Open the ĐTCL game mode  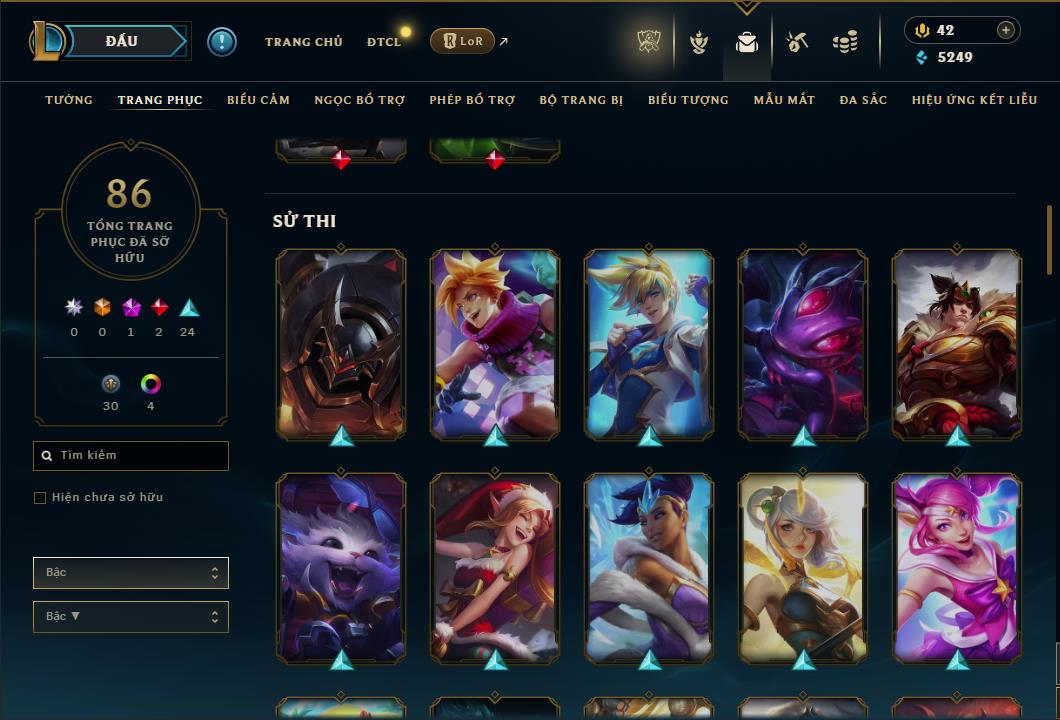384,42
